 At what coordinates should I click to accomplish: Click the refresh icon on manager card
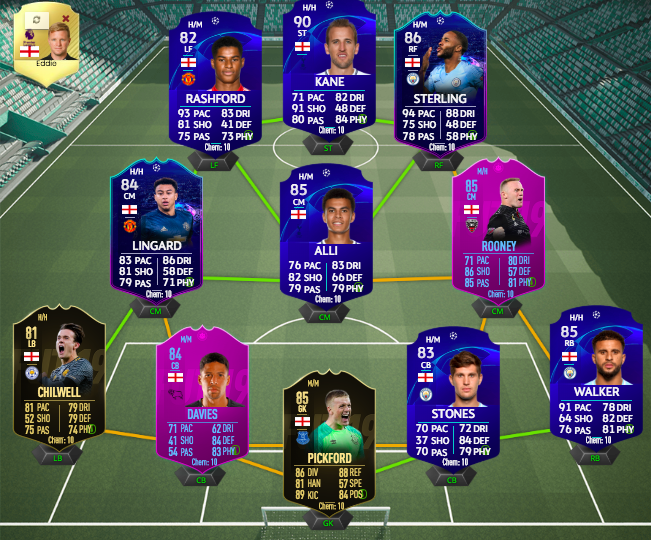[35, 19]
